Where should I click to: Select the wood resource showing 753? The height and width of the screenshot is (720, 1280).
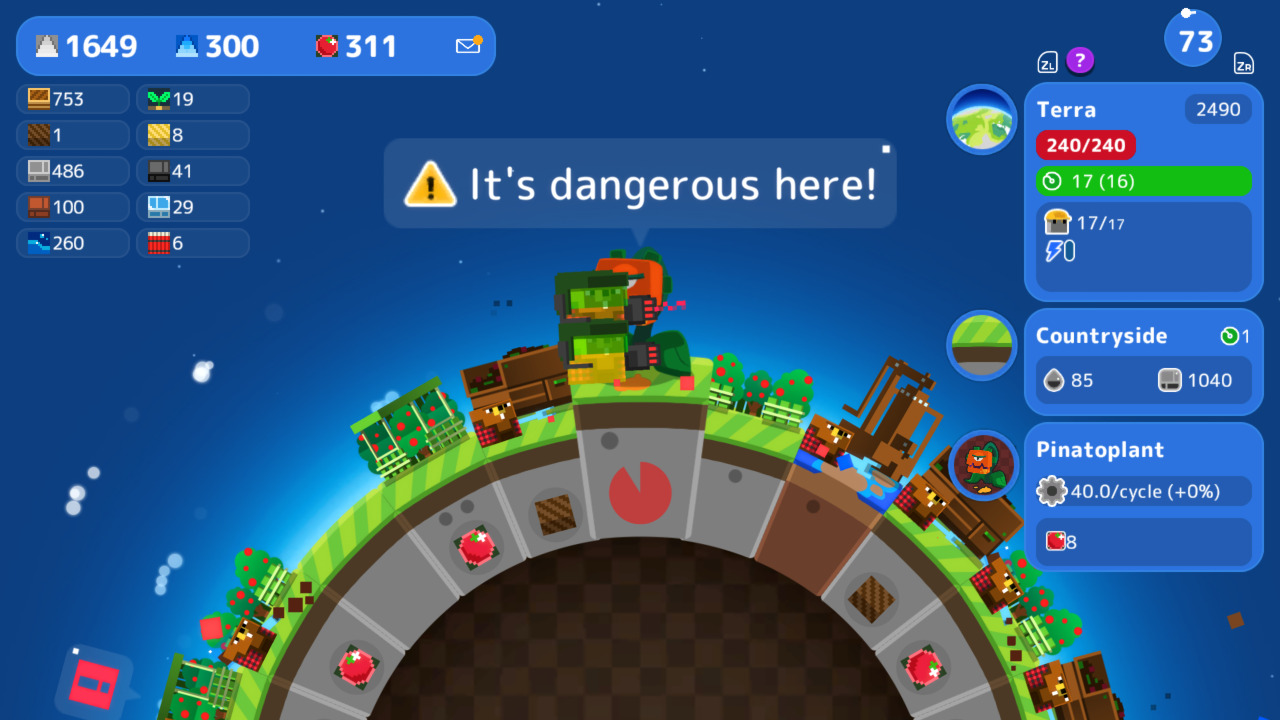click(70, 99)
